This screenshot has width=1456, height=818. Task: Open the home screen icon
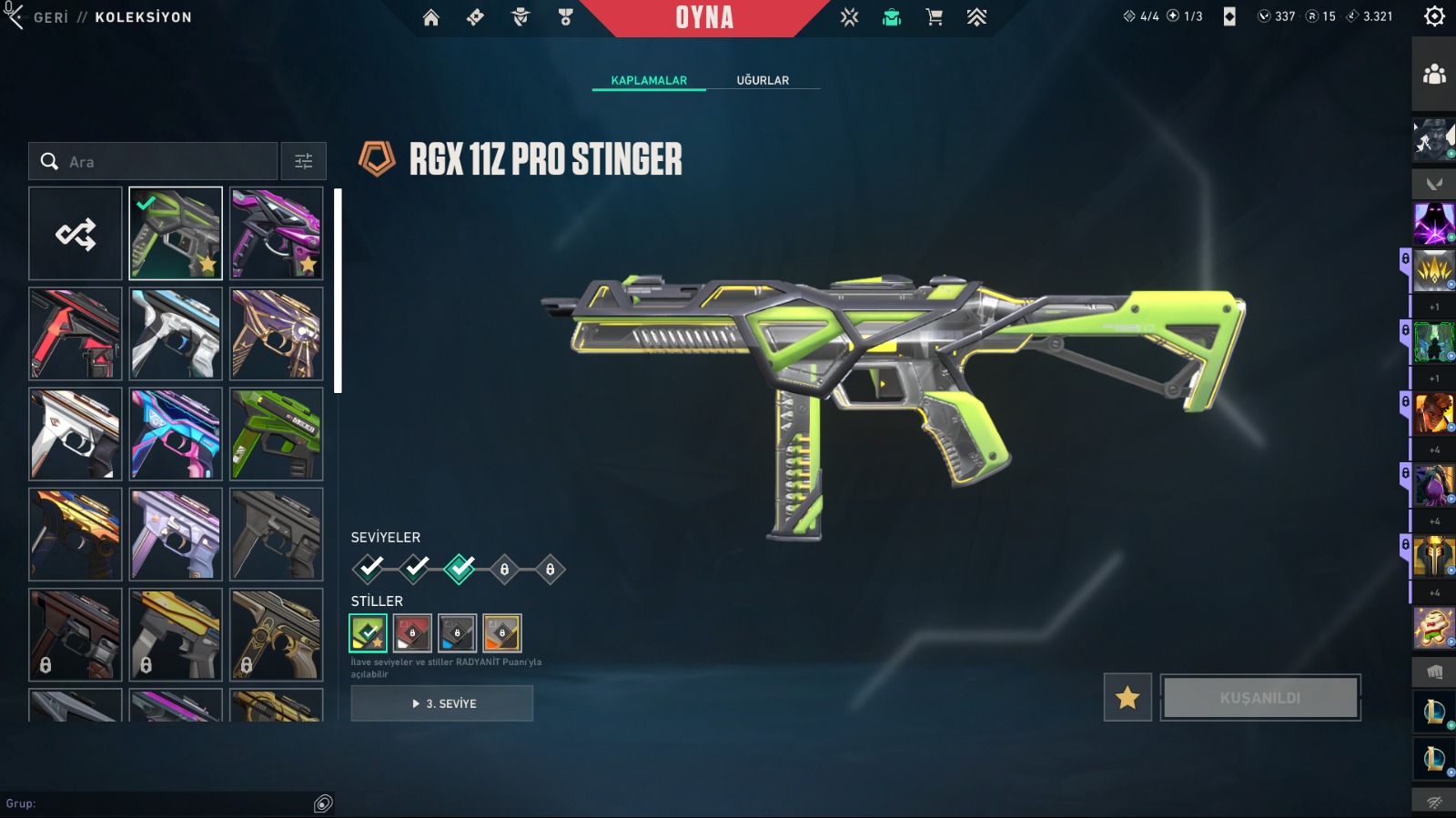(431, 17)
